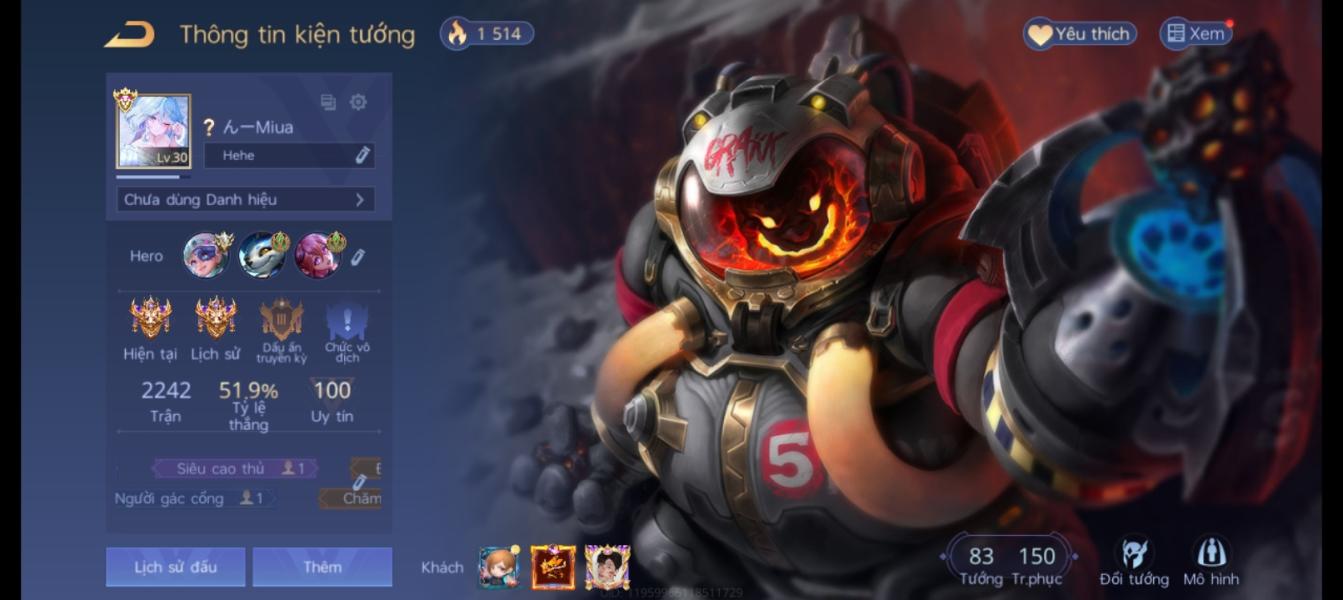Open Đổi tướng hero change
Viewport: 1343px width, 600px height.
[x=1134, y=561]
